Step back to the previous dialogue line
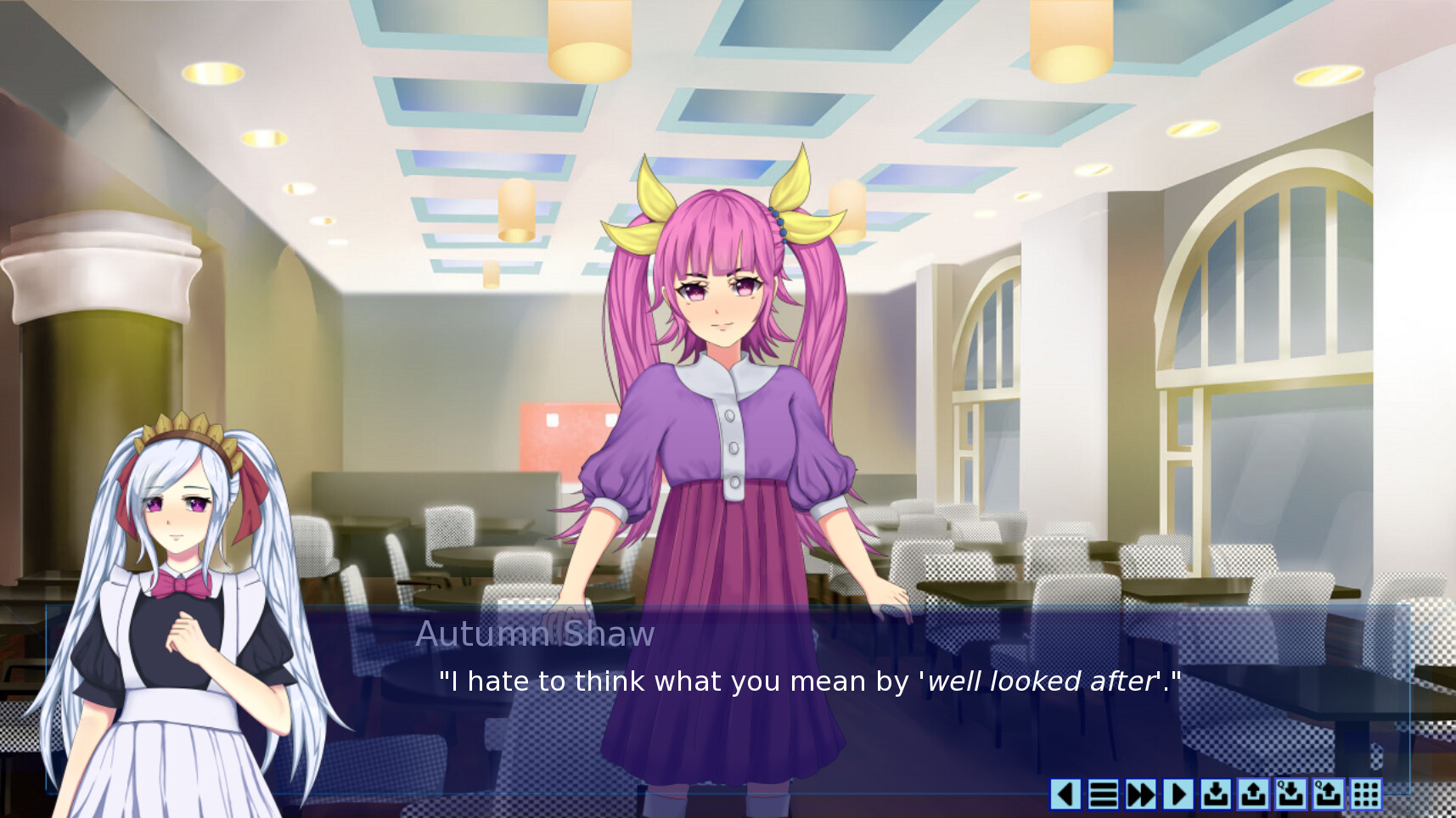Image resolution: width=1456 pixels, height=818 pixels. [1065, 795]
